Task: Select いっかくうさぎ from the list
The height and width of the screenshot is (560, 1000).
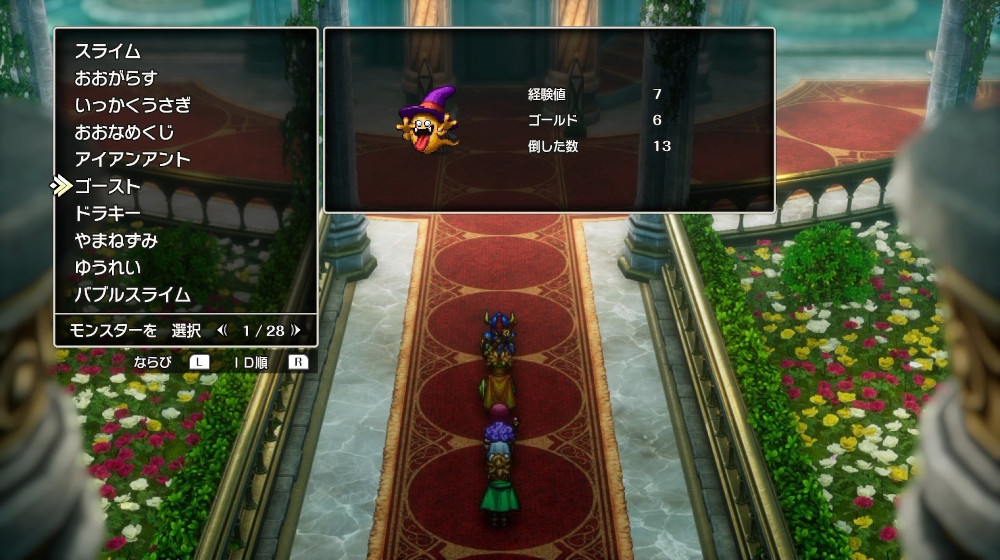Action: coord(132,105)
